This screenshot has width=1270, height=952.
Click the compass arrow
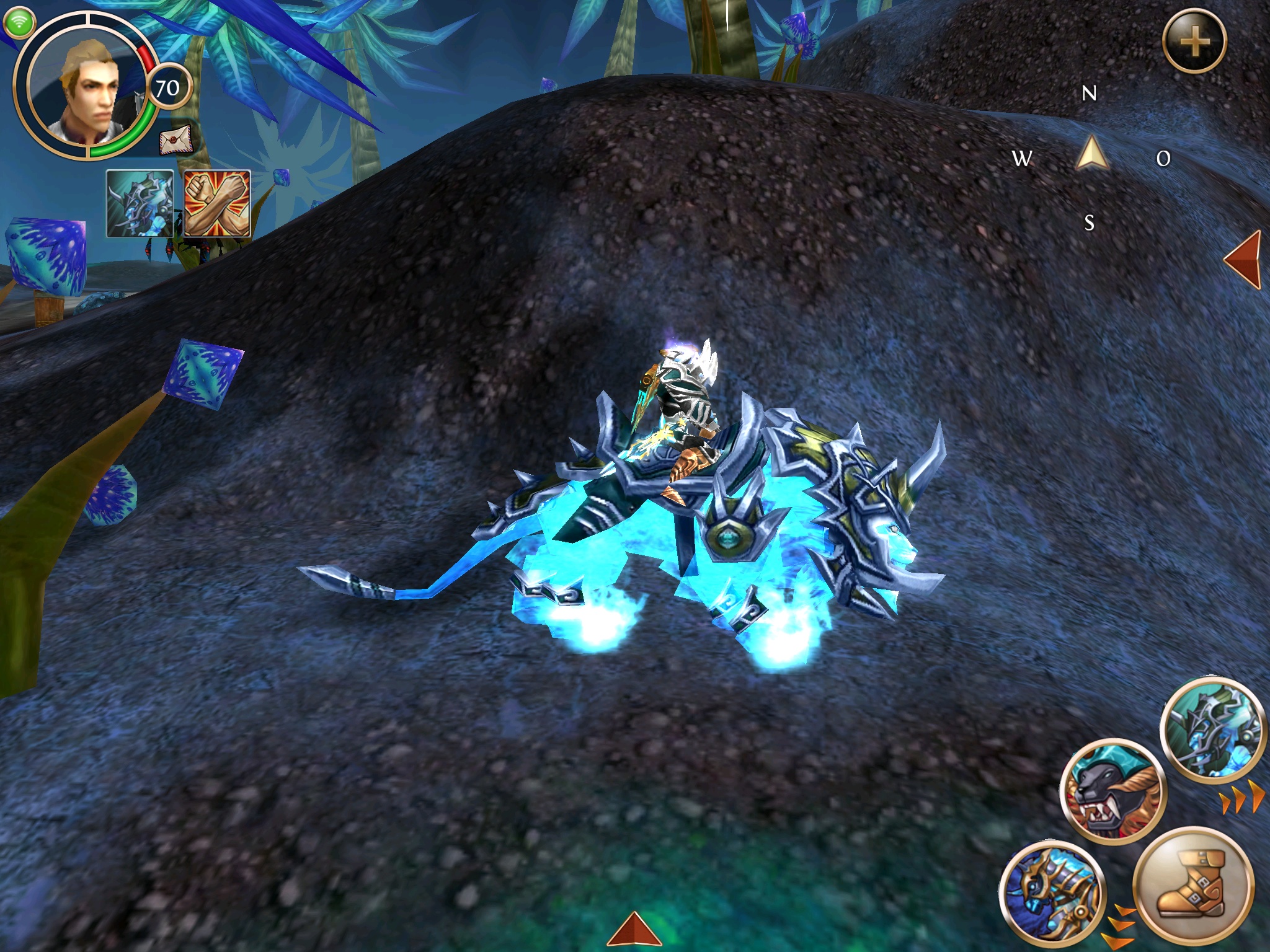coord(1092,155)
